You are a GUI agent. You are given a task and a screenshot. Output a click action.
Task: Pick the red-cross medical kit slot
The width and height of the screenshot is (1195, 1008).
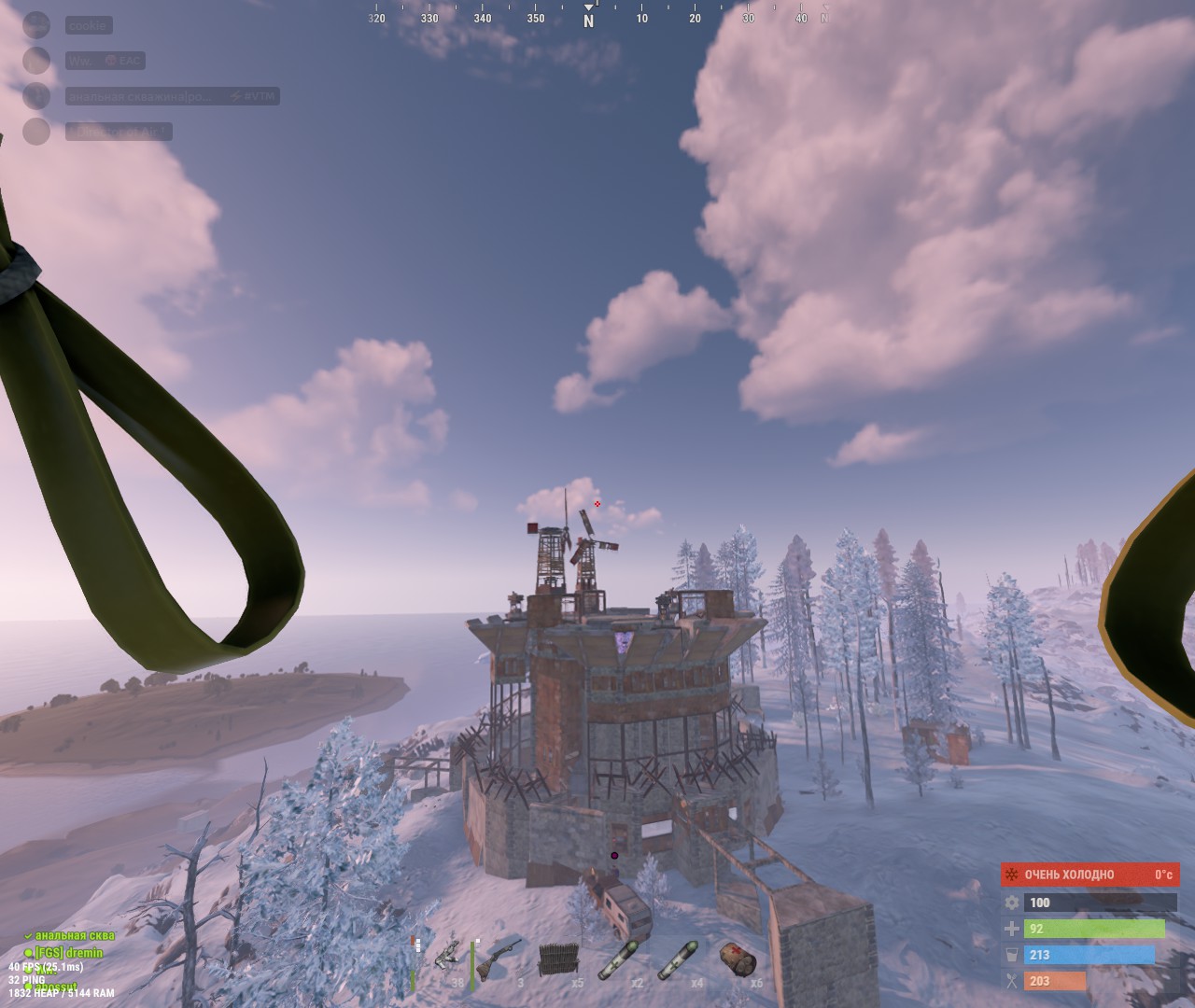738,959
